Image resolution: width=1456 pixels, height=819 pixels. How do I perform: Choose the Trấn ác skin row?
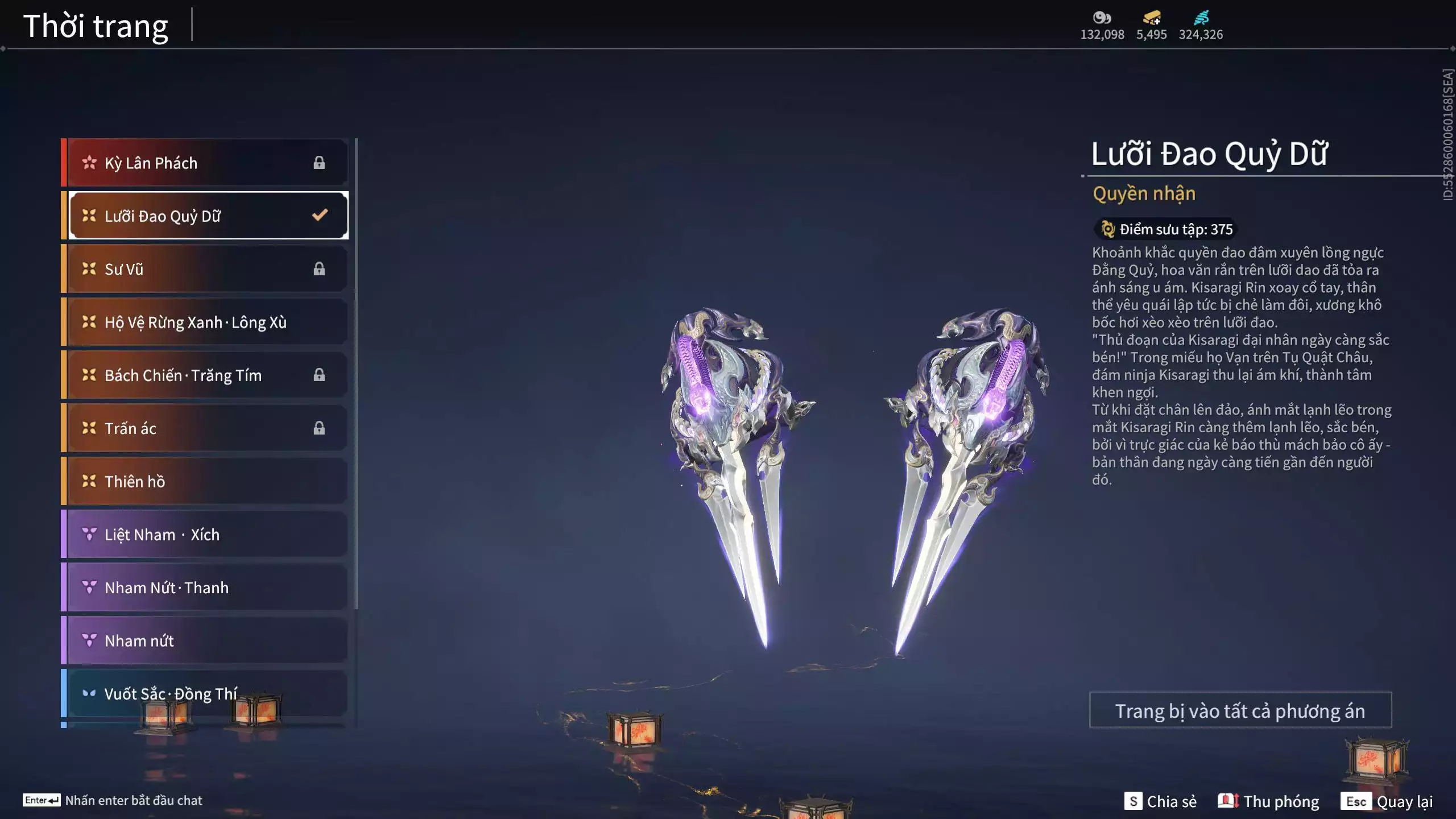205,428
